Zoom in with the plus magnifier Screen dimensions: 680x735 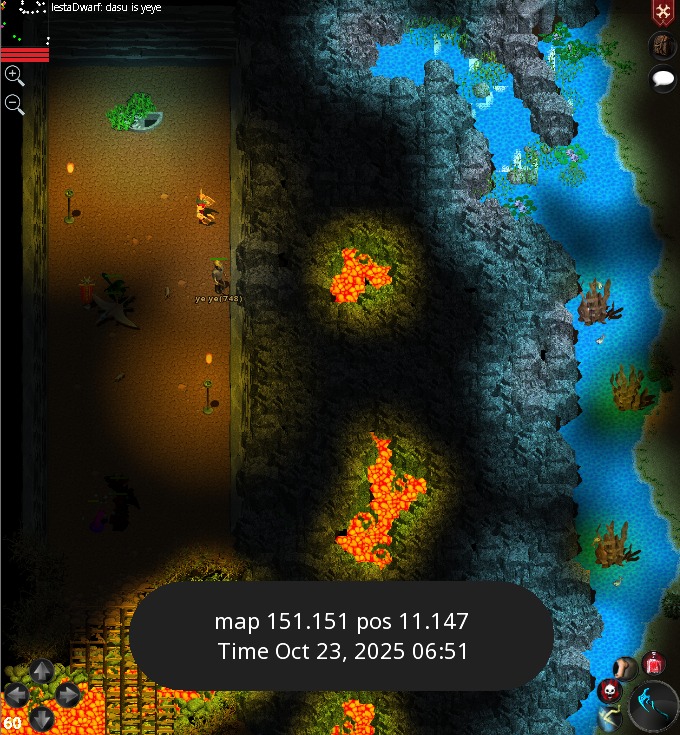coord(14,75)
